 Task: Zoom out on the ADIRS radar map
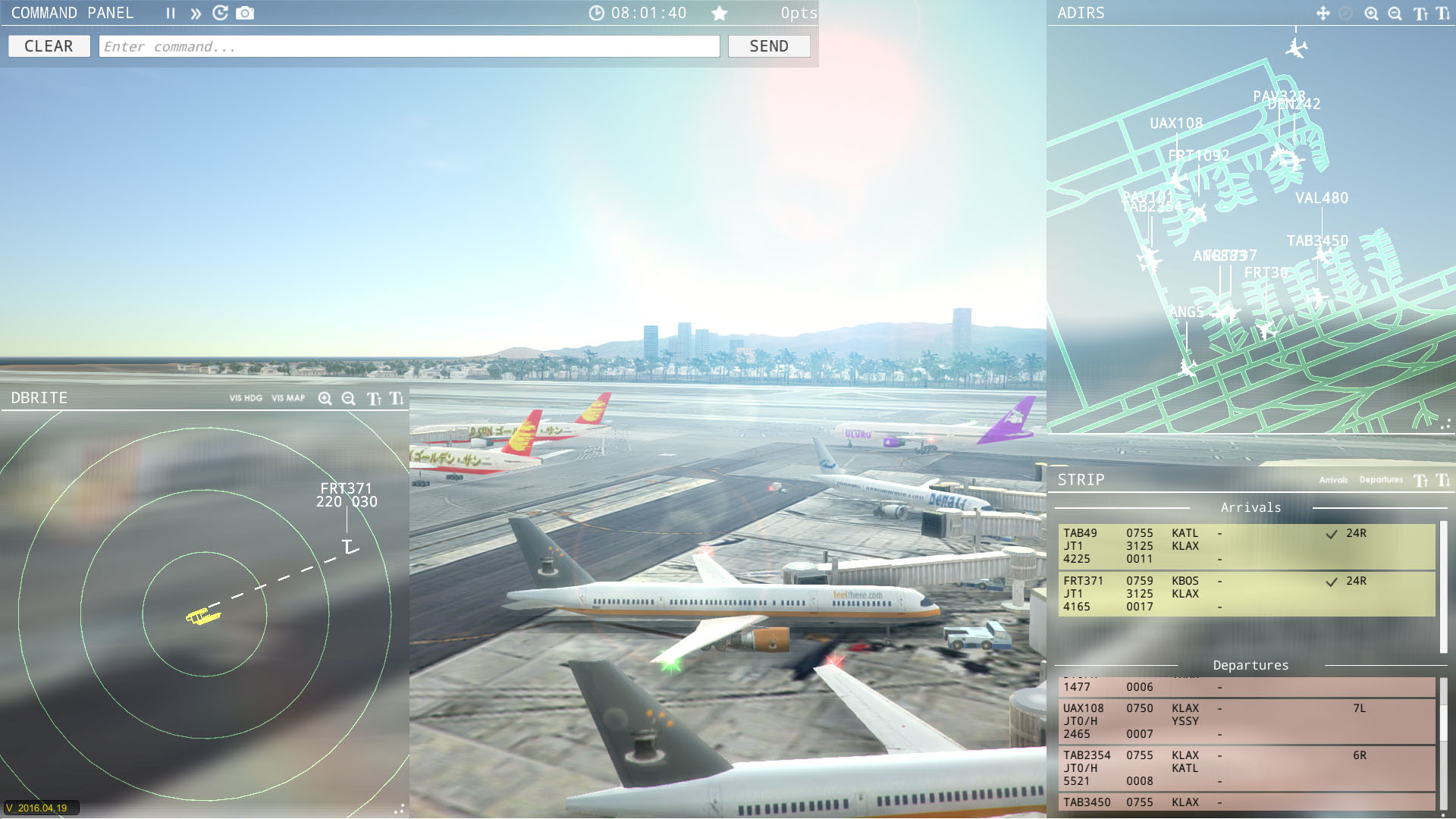(x=1395, y=14)
